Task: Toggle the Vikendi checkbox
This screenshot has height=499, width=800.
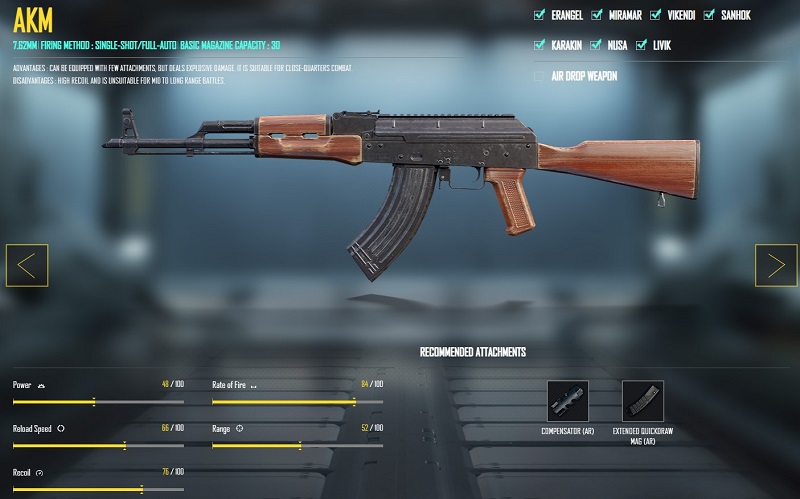Action: point(656,15)
